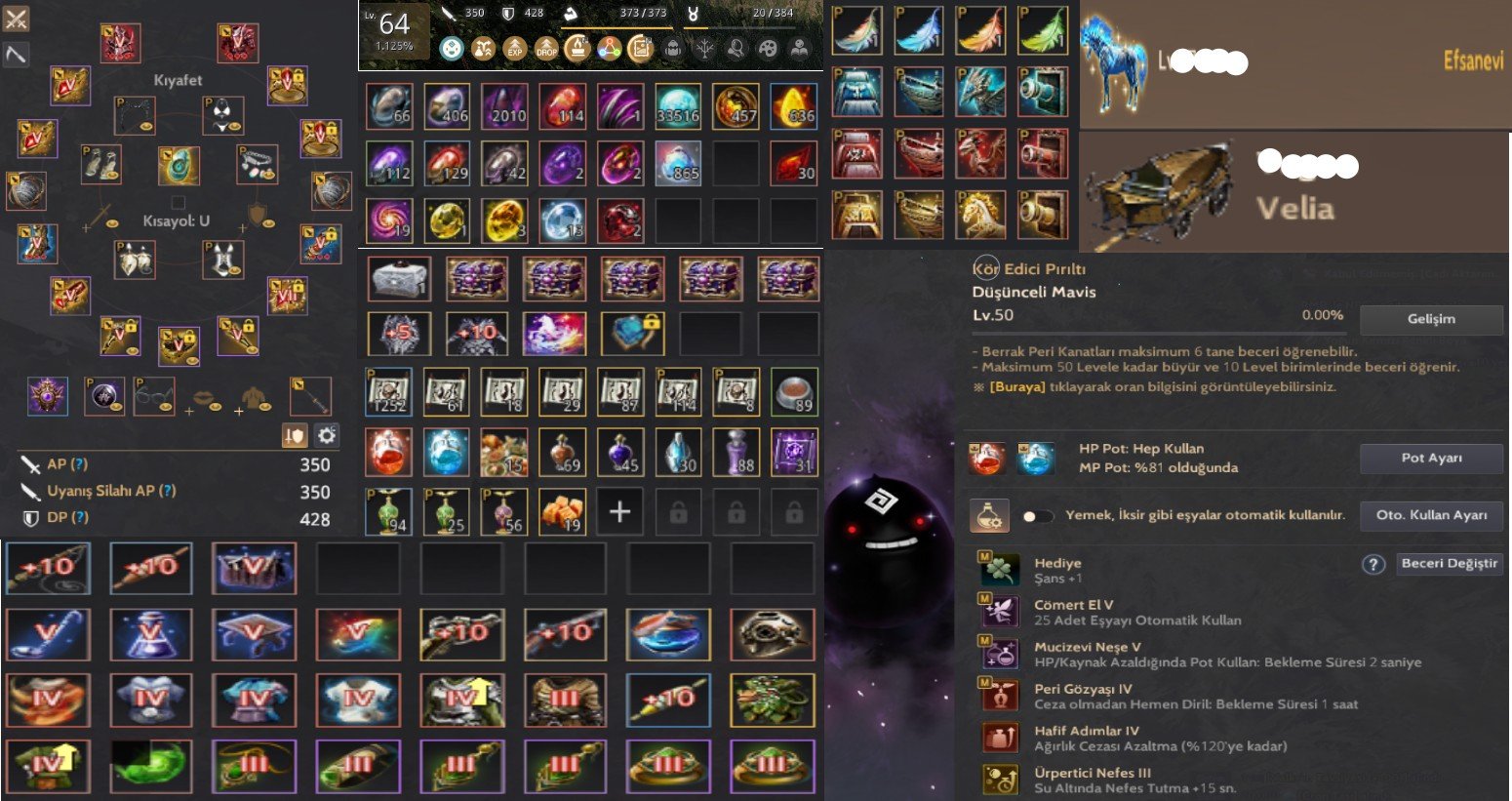1512x801 pixels.
Task: Click the padlock on the locked empty inventory slot
Action: [678, 512]
